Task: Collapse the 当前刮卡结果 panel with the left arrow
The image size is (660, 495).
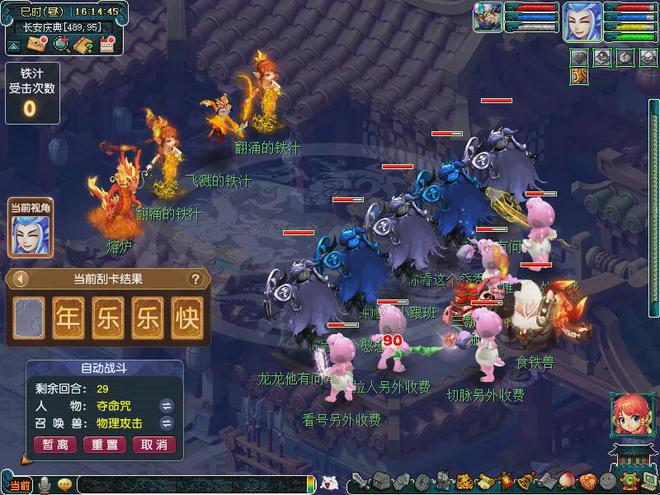Action: tap(19, 279)
